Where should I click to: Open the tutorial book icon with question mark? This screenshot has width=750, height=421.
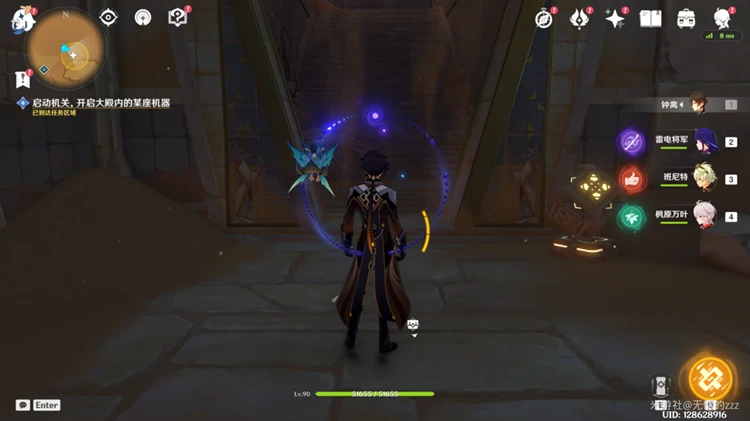pyautogui.click(x=178, y=17)
